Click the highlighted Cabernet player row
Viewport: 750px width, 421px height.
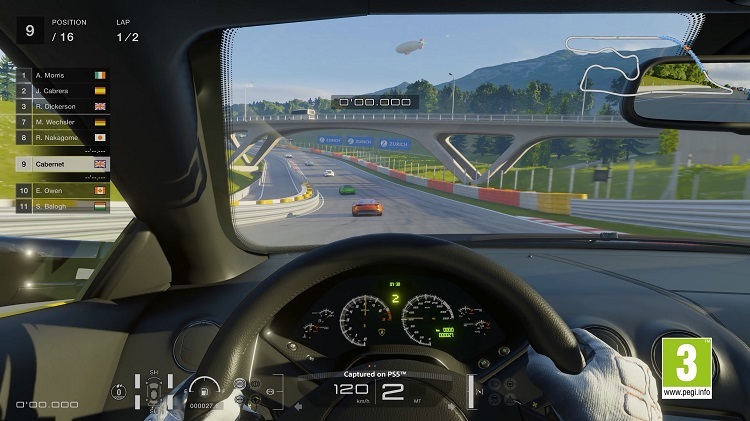coord(62,163)
